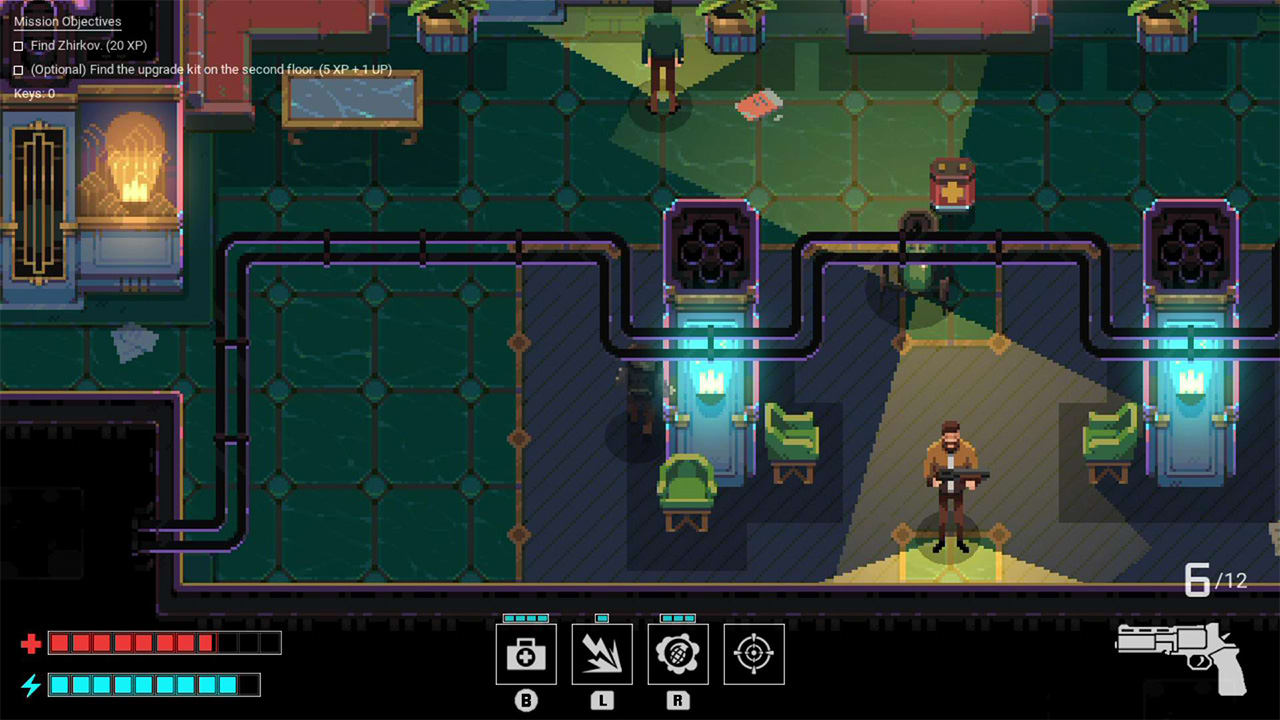The image size is (1280, 720).
Task: Click the single charge pip above the L ability
Action: pos(602,619)
